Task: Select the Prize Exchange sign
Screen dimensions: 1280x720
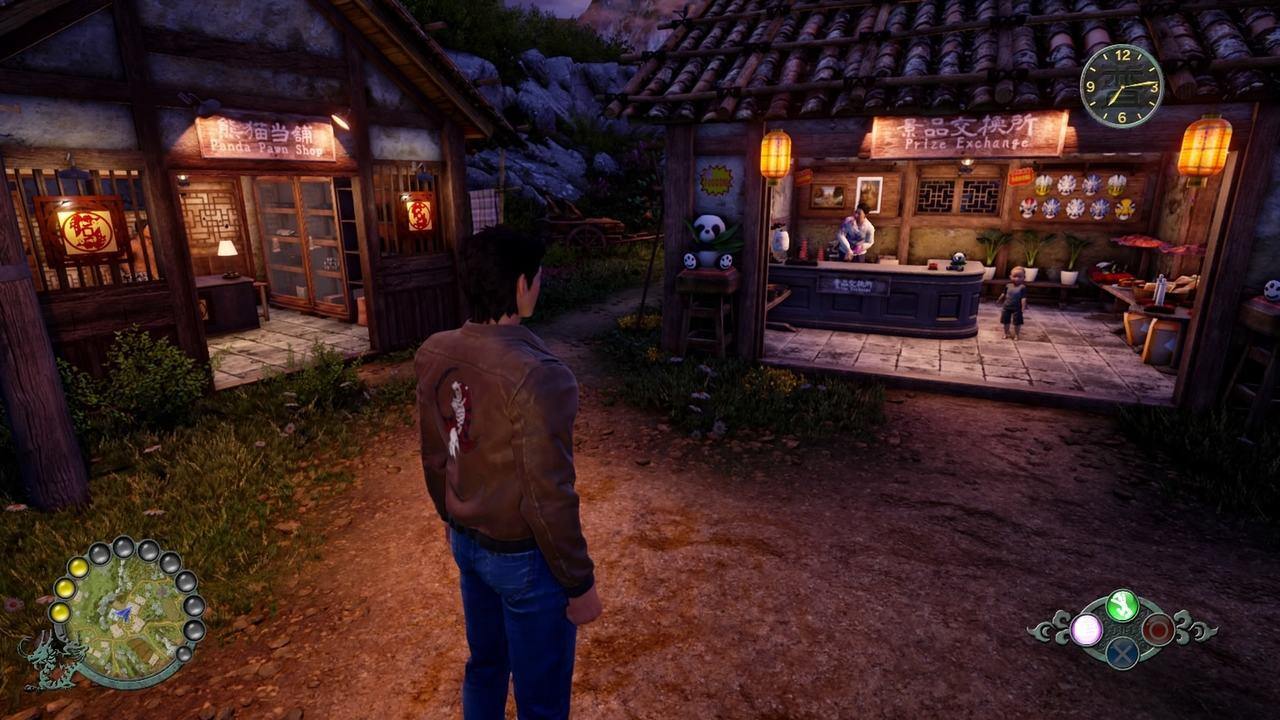Action: 967,131
